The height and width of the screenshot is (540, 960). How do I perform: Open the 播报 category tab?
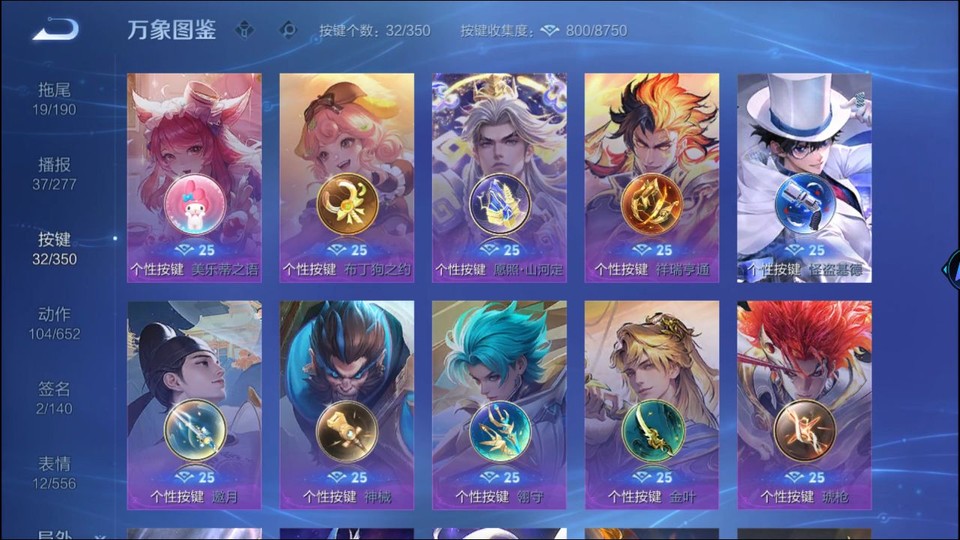[54, 173]
